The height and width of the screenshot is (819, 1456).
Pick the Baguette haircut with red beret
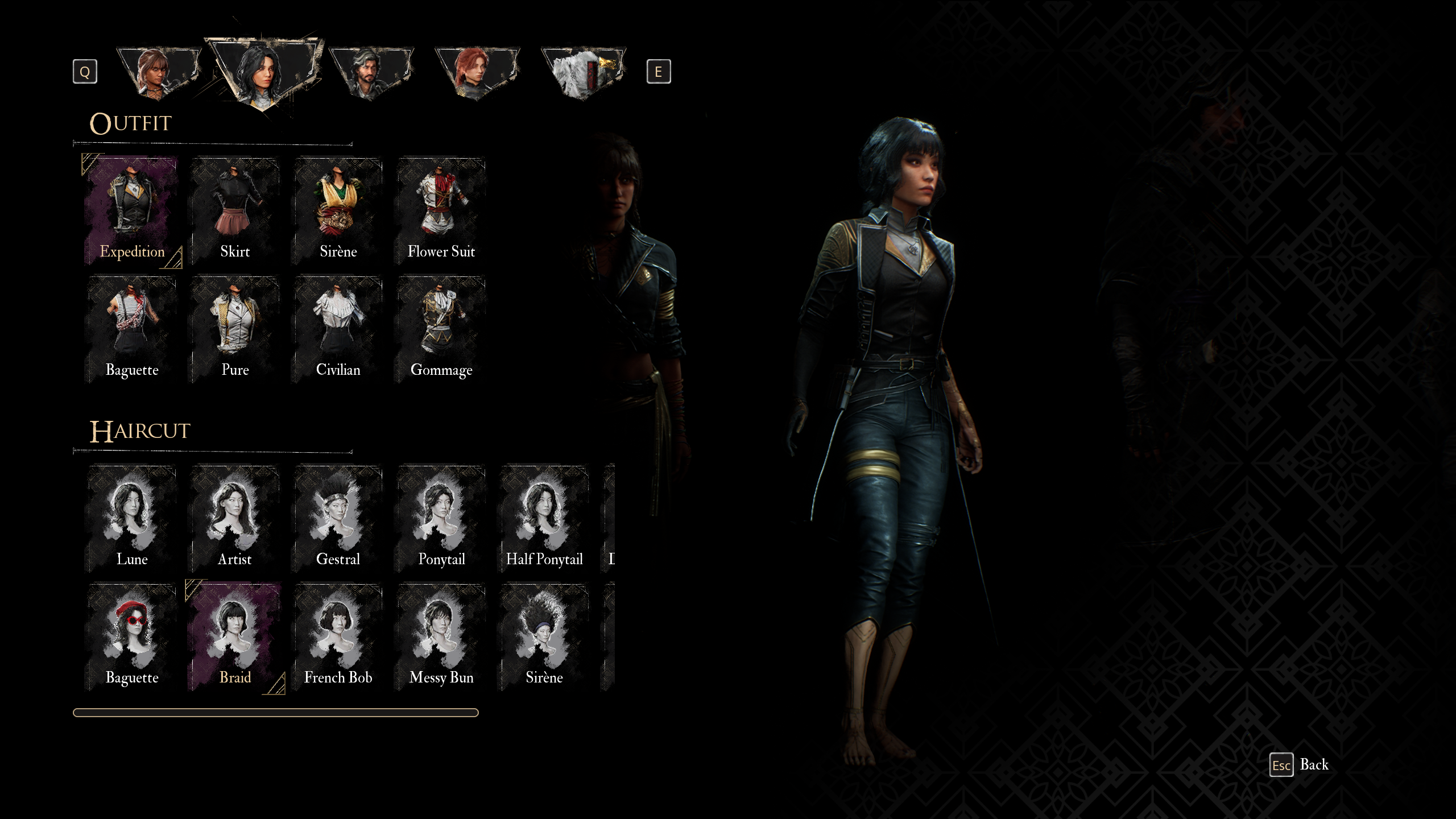tap(132, 636)
